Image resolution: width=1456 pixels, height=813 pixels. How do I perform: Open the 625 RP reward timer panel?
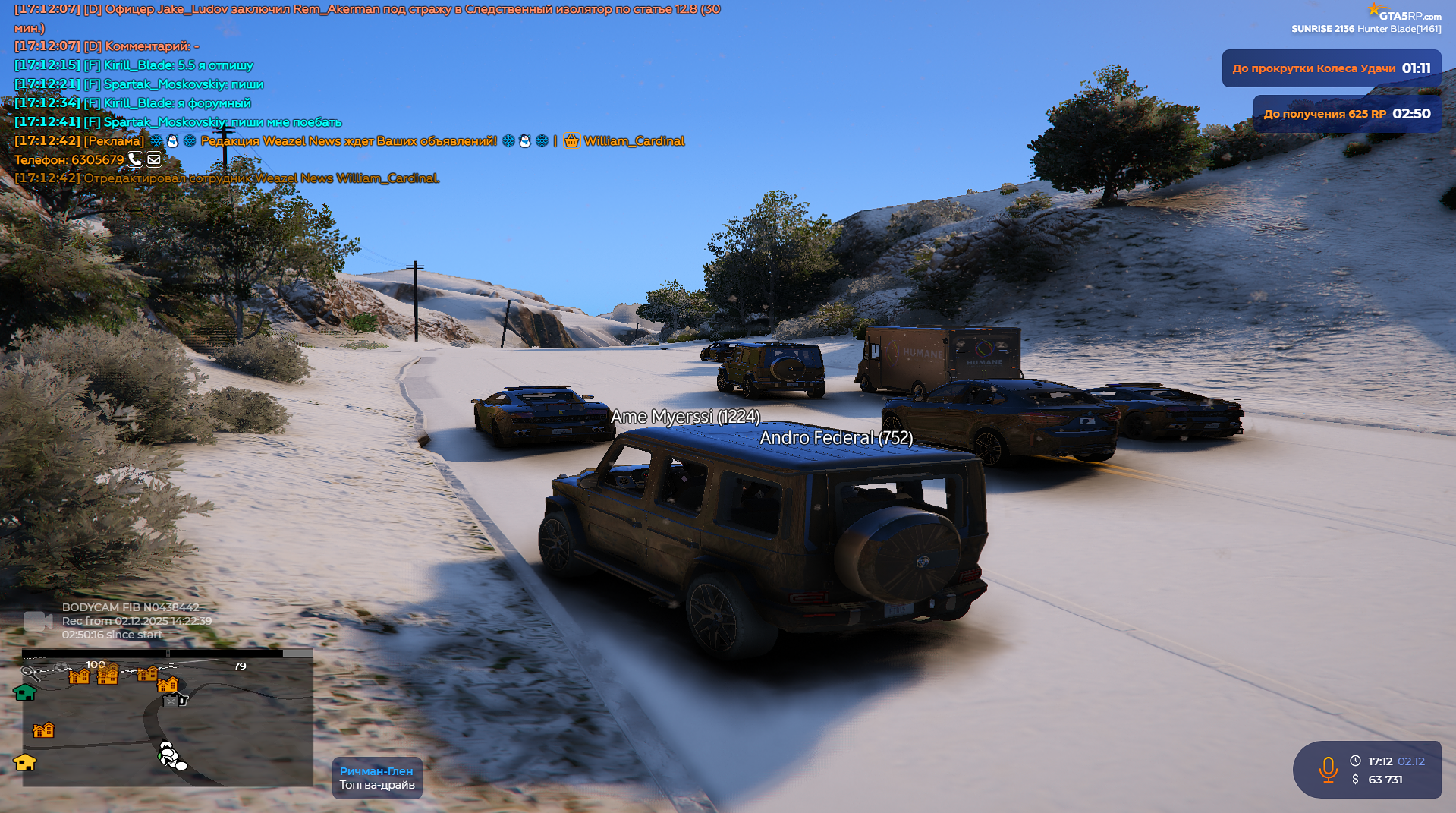[x=1346, y=114]
